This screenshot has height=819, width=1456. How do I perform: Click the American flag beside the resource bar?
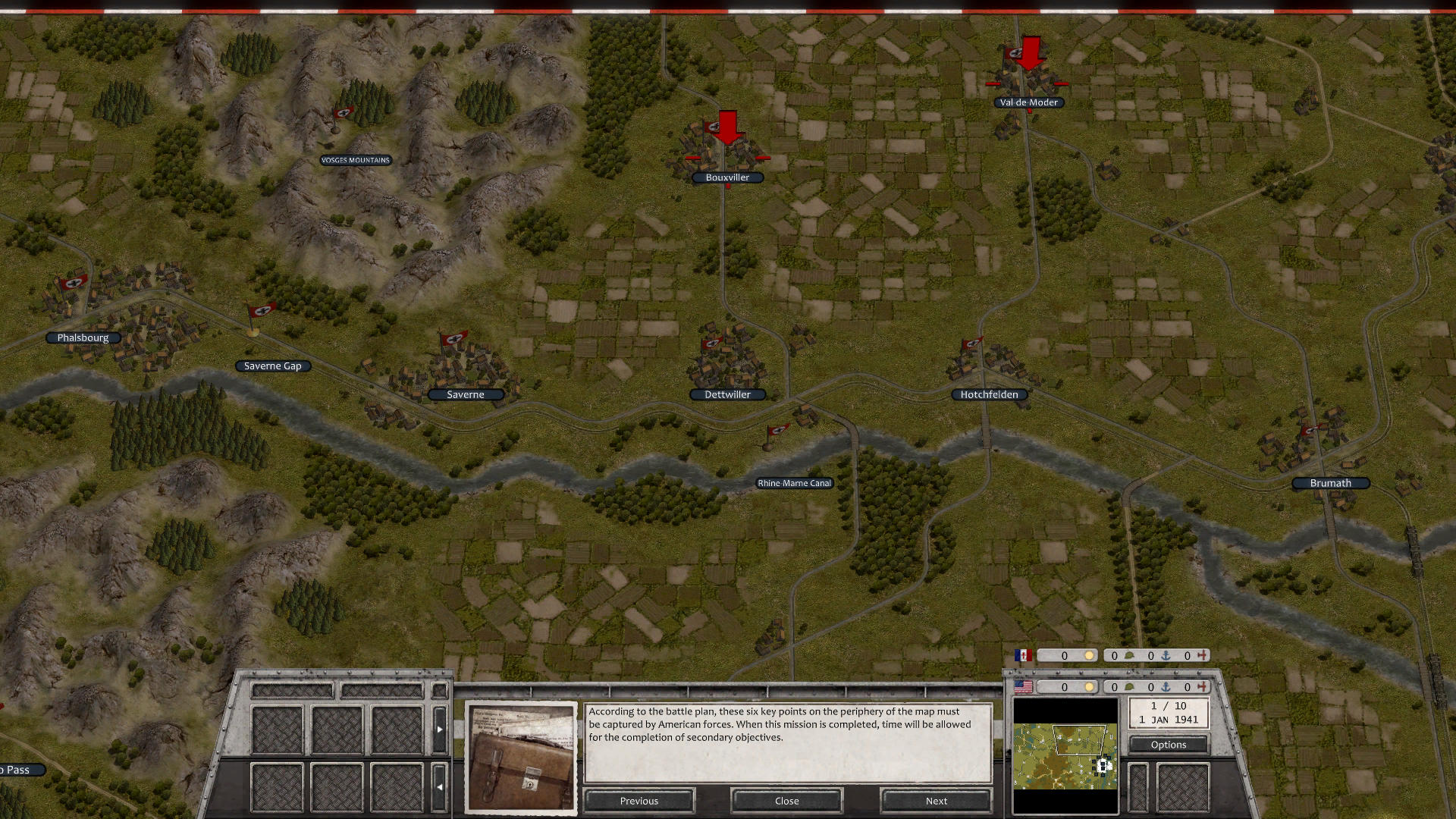pos(1022,687)
